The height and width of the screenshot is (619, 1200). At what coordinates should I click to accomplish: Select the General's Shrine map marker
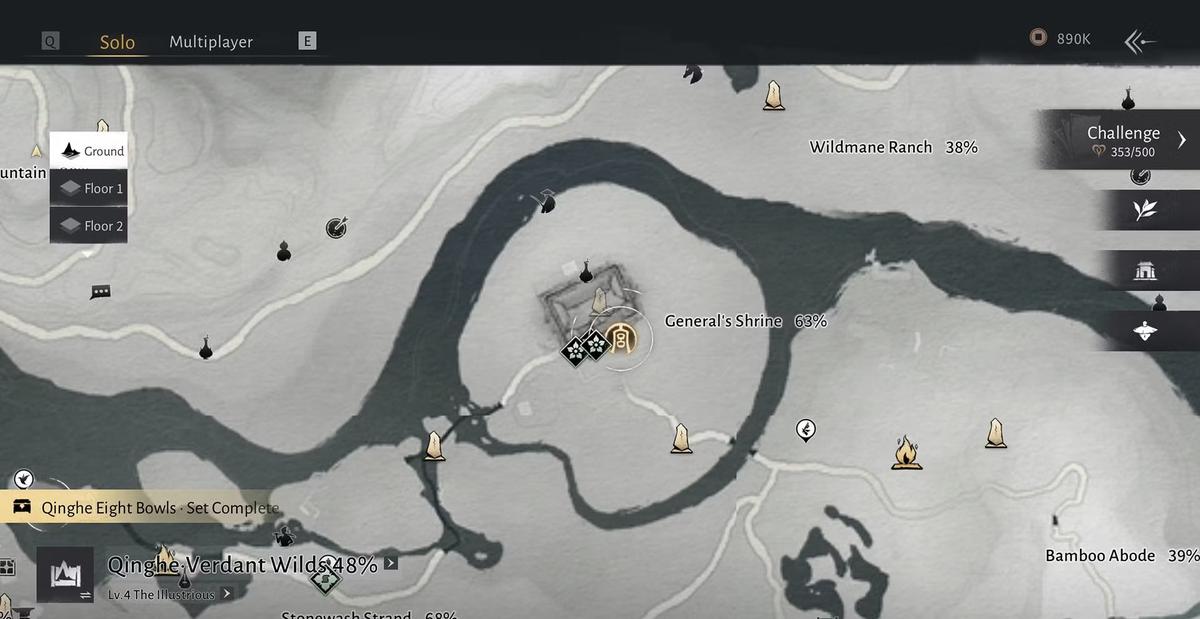[621, 335]
